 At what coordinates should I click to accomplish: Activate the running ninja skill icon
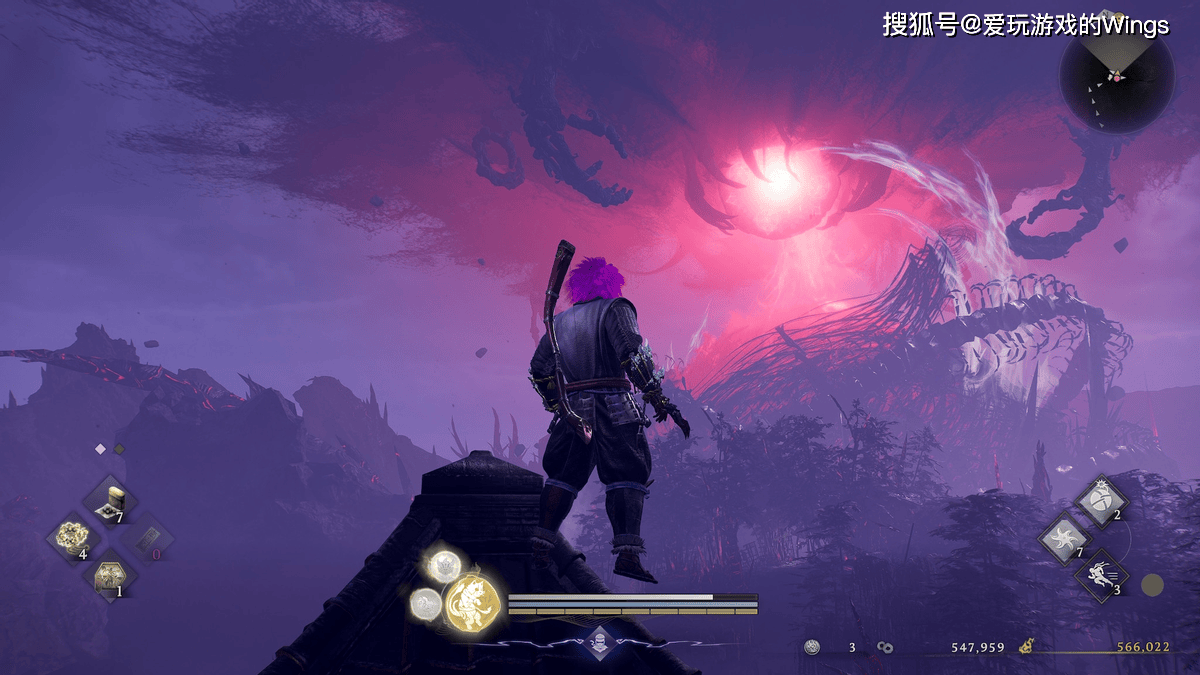pos(1101,575)
